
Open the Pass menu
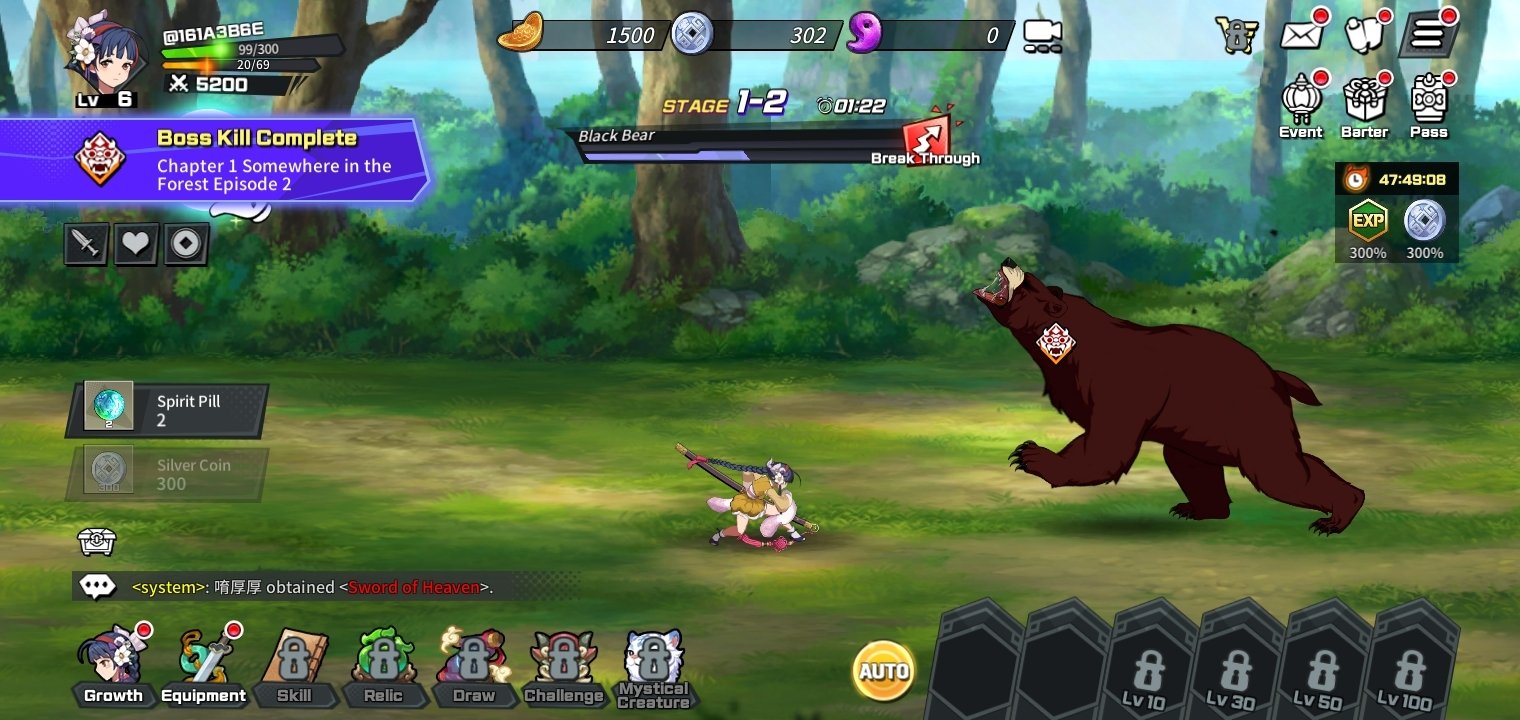click(x=1429, y=106)
